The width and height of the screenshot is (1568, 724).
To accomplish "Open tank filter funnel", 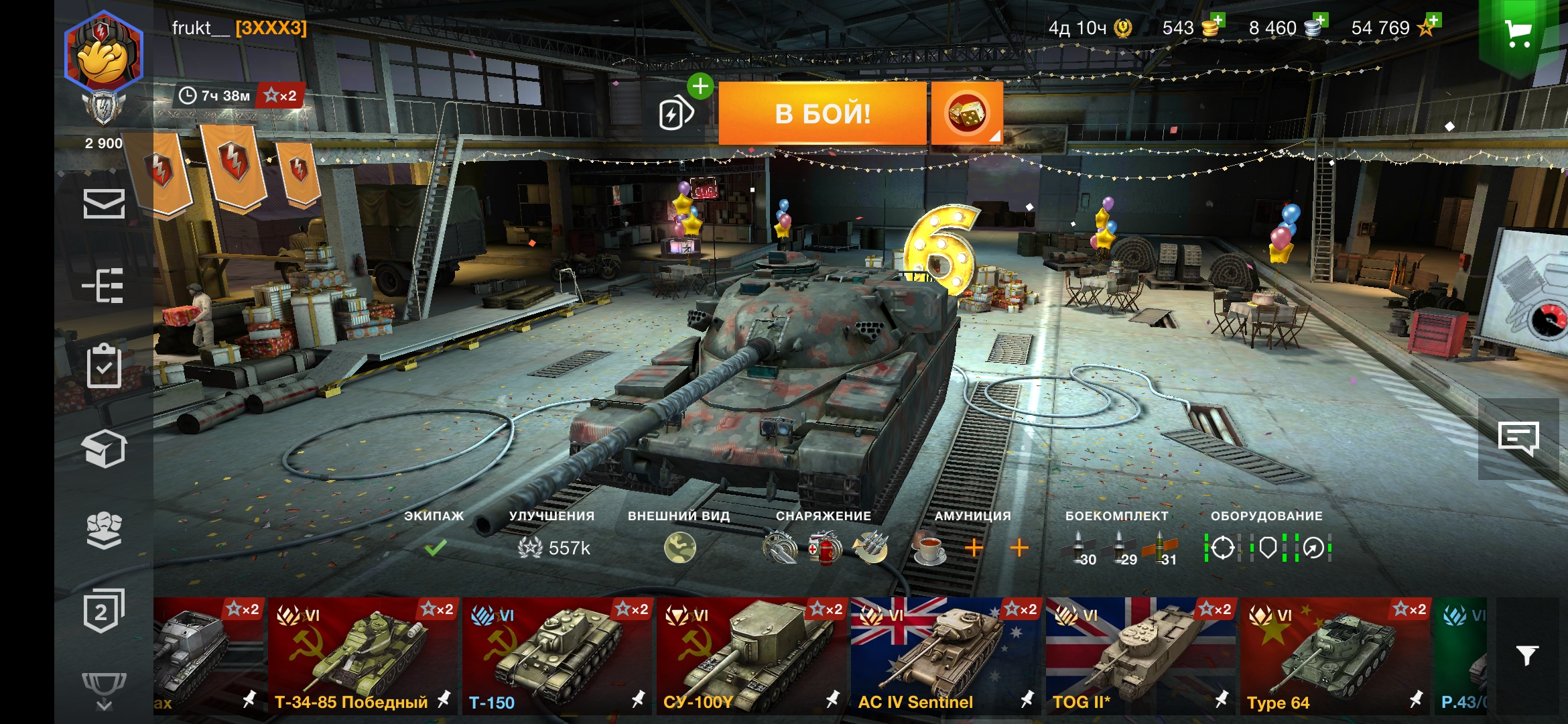I will [1527, 655].
